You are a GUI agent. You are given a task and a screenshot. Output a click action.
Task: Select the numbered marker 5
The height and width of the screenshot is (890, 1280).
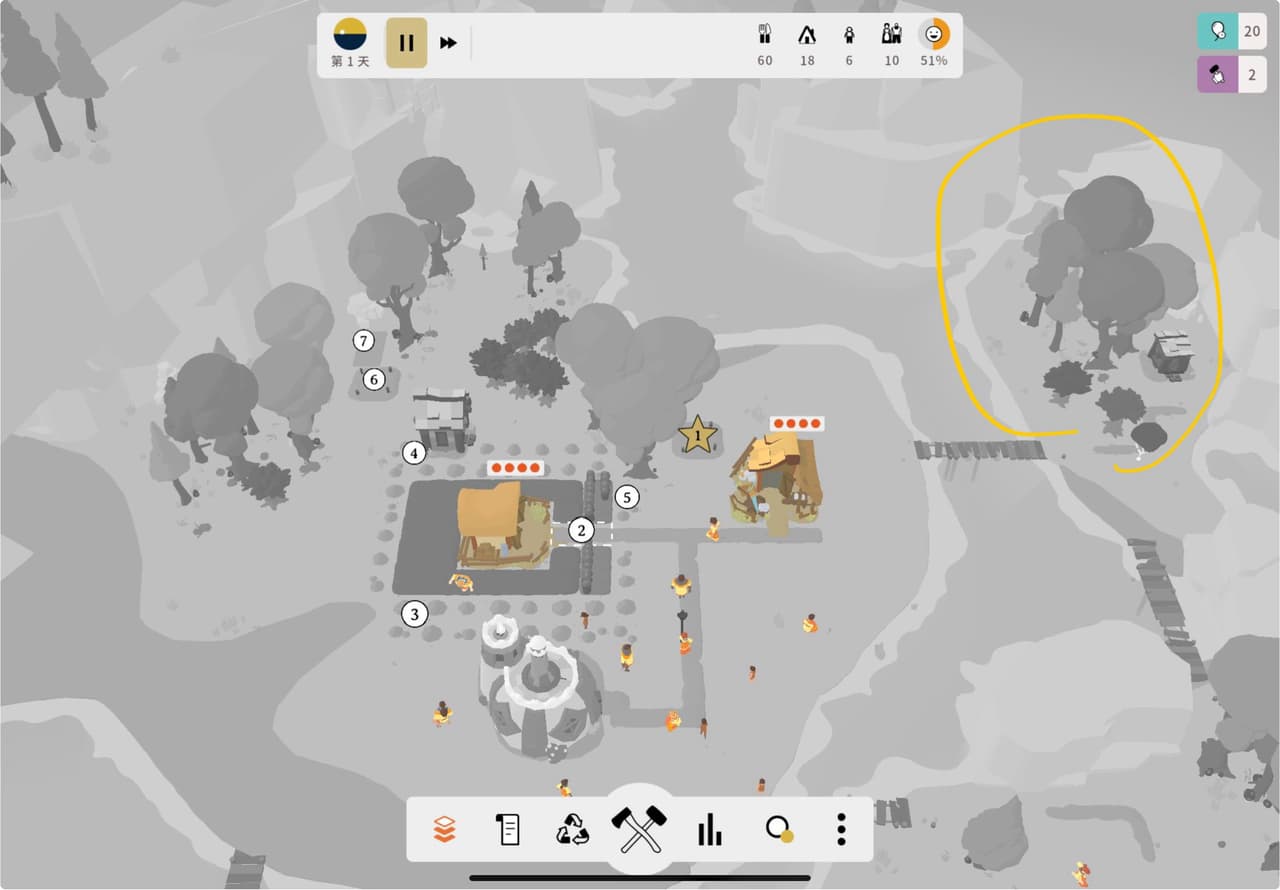(627, 496)
